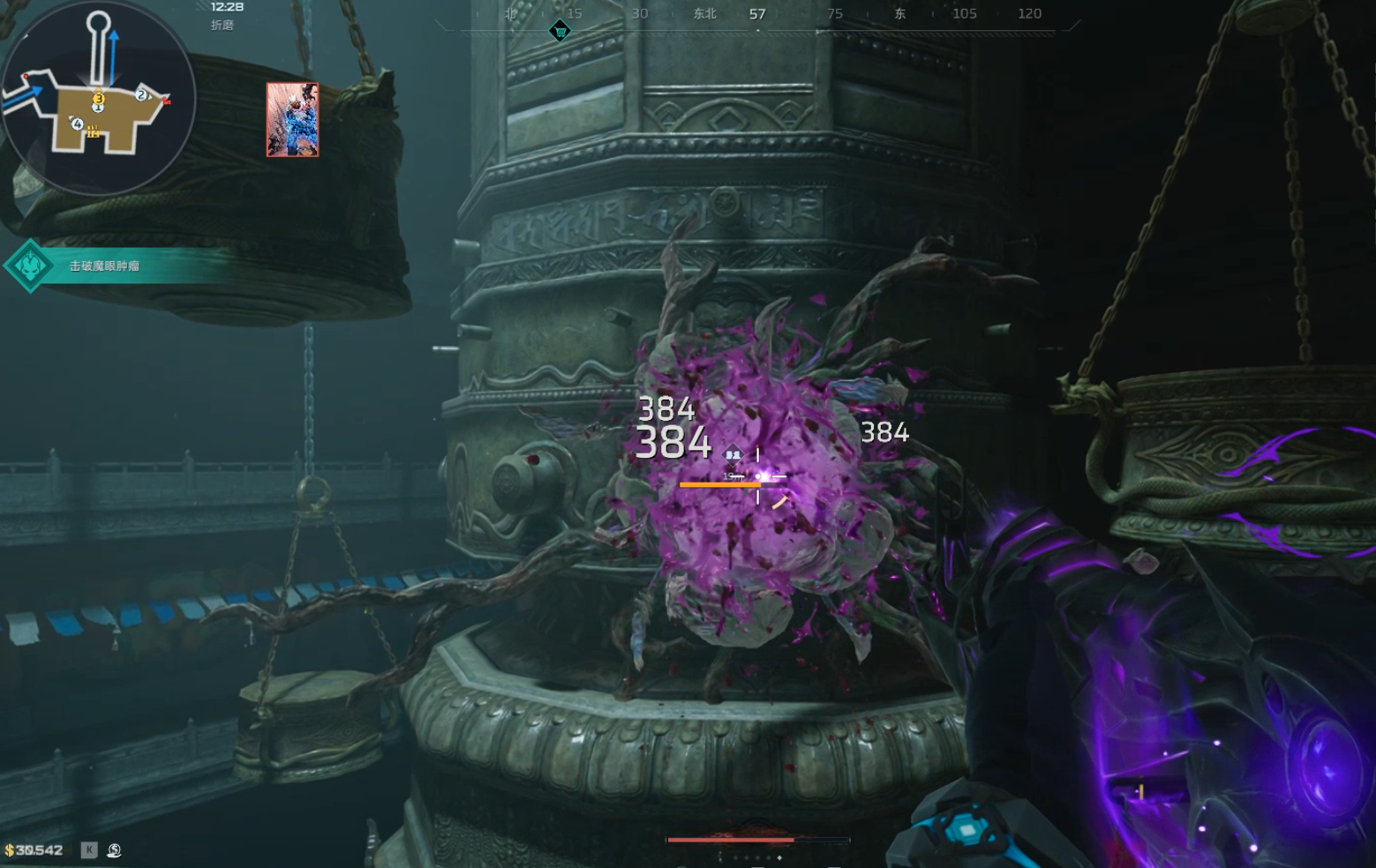The image size is (1376, 868).
Task: Click the diamond objective marker on compass
Action: click(560, 32)
